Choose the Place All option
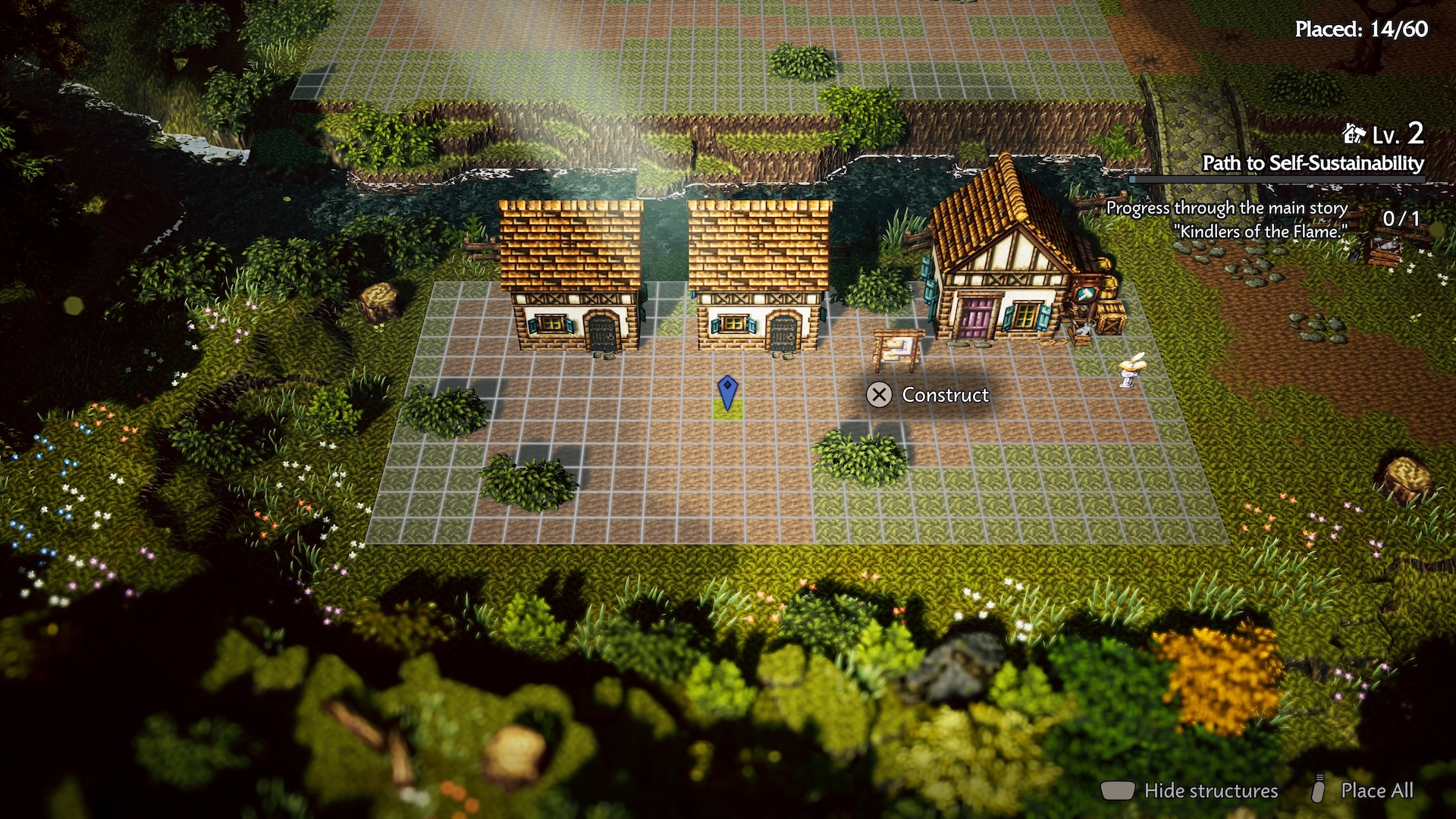 coord(1376,790)
